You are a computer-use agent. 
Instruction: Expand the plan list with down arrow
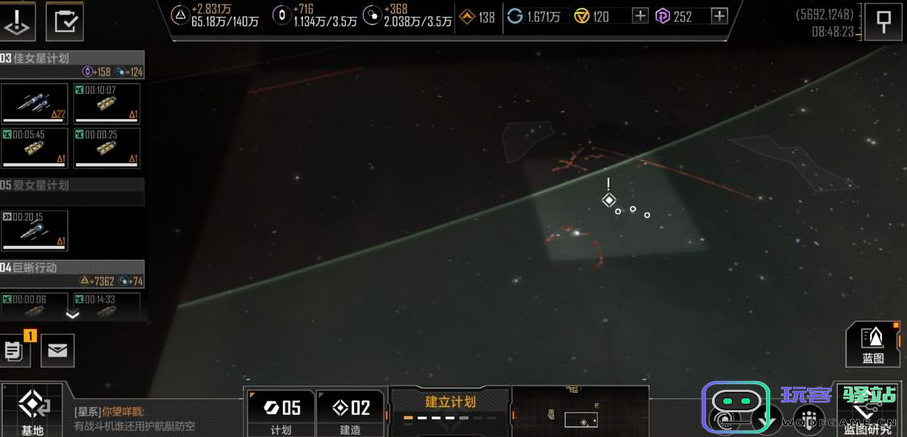(x=72, y=314)
